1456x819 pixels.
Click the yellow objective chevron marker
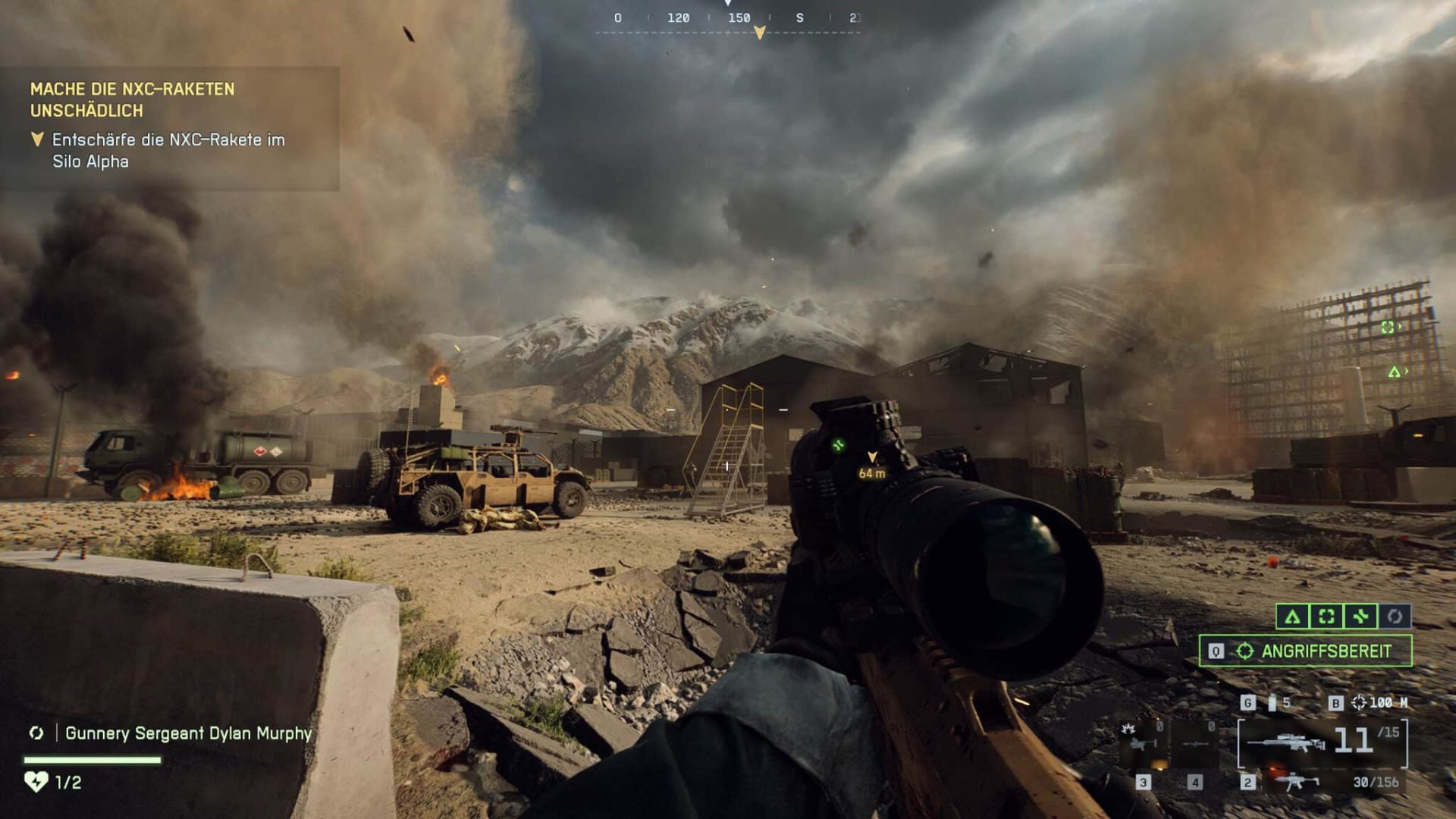36,139
